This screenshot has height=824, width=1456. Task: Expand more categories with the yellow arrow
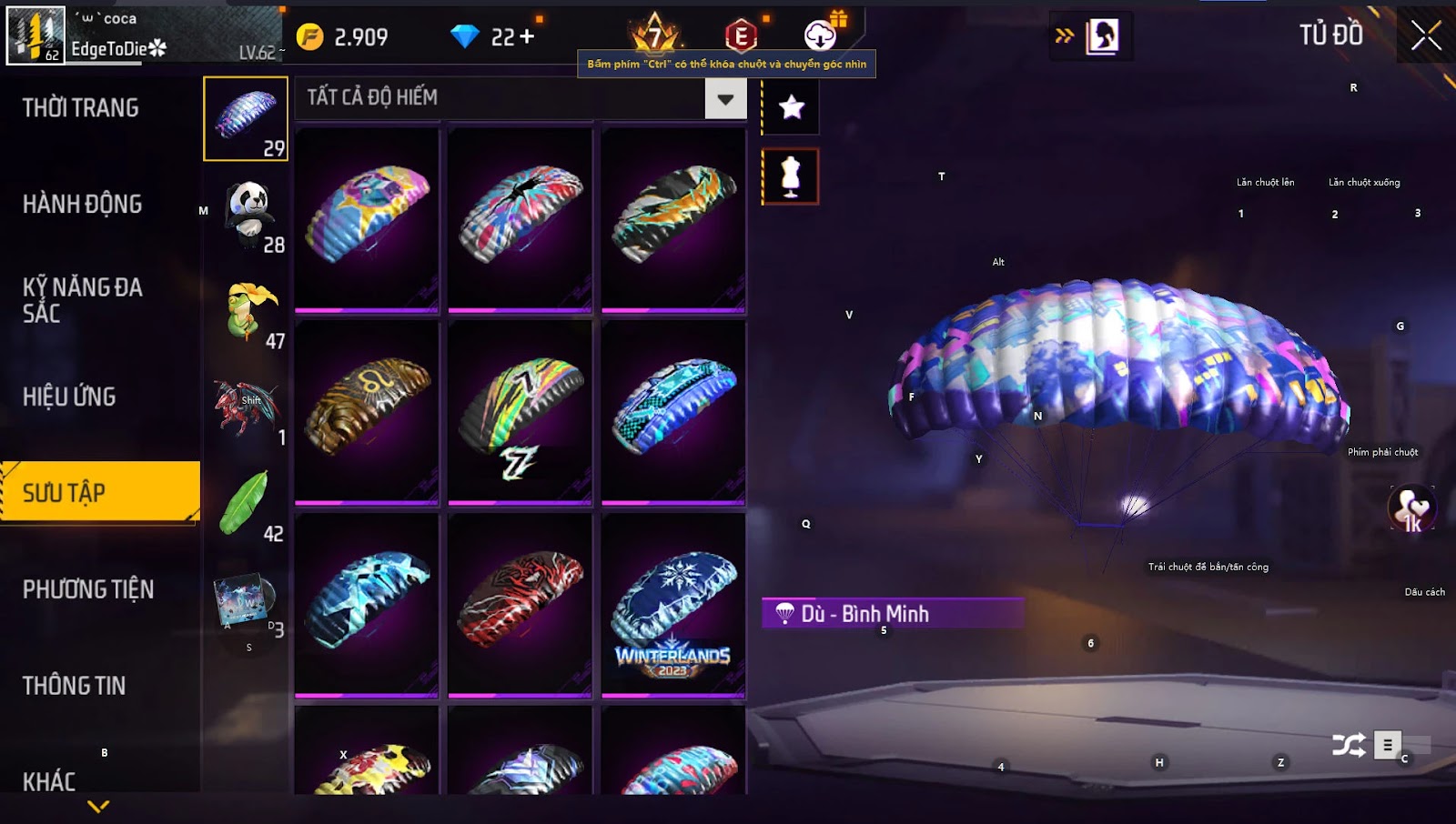click(x=98, y=806)
